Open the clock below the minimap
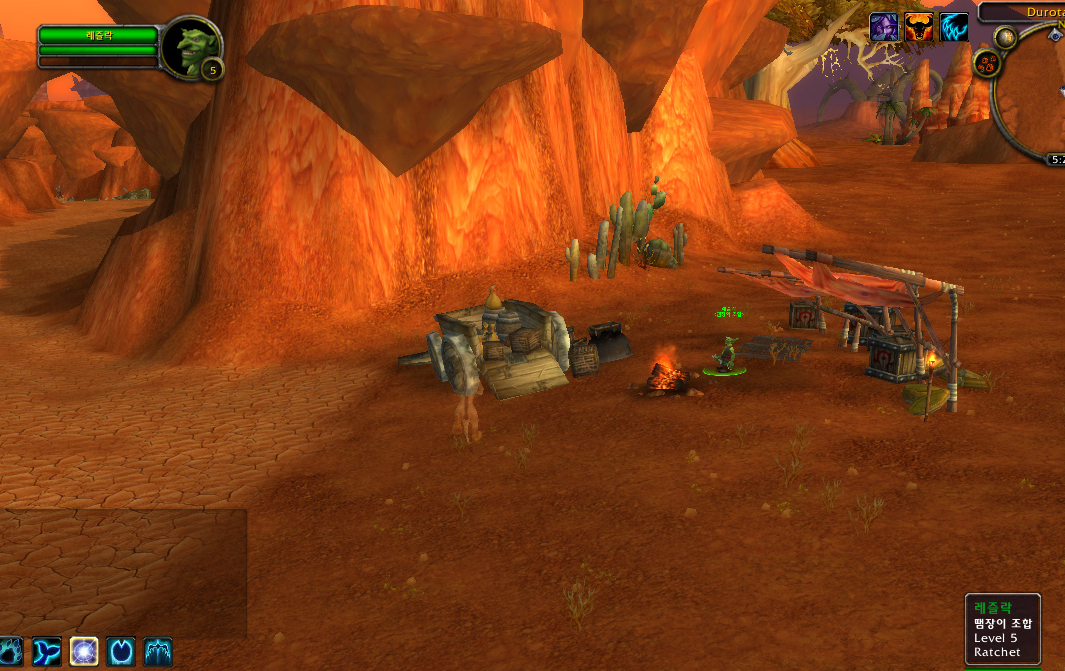The width and height of the screenshot is (1065, 671). pos(1056,159)
